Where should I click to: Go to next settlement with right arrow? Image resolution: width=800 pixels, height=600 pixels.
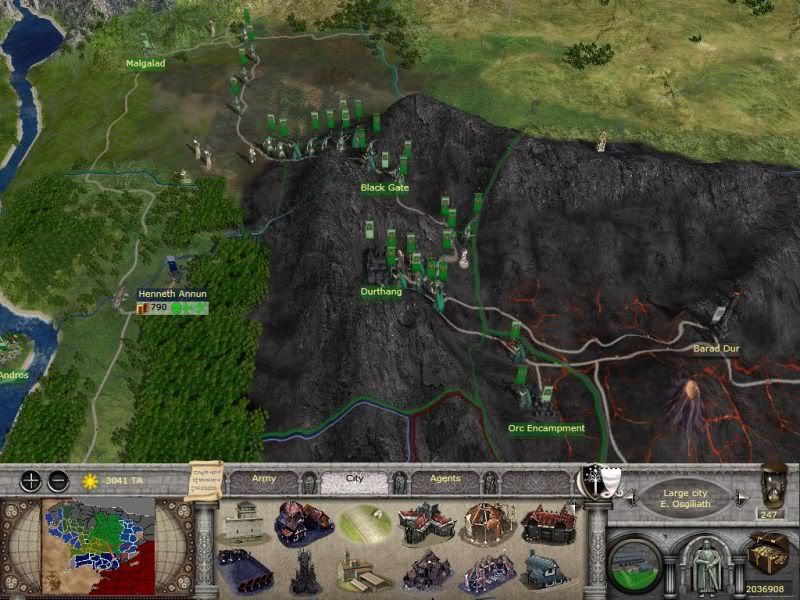coord(742,496)
